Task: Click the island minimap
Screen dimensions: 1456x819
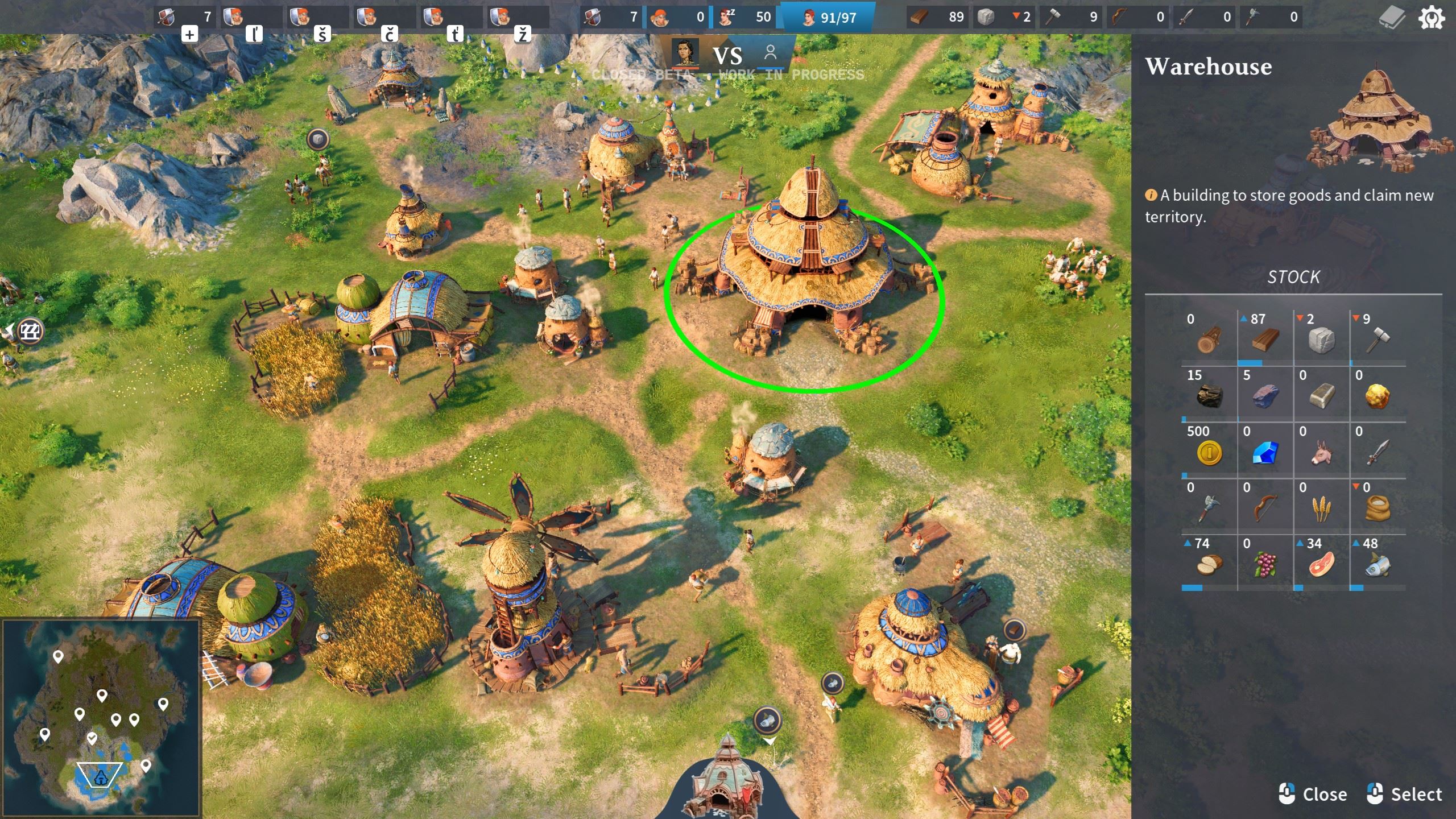Action: [x=101, y=718]
